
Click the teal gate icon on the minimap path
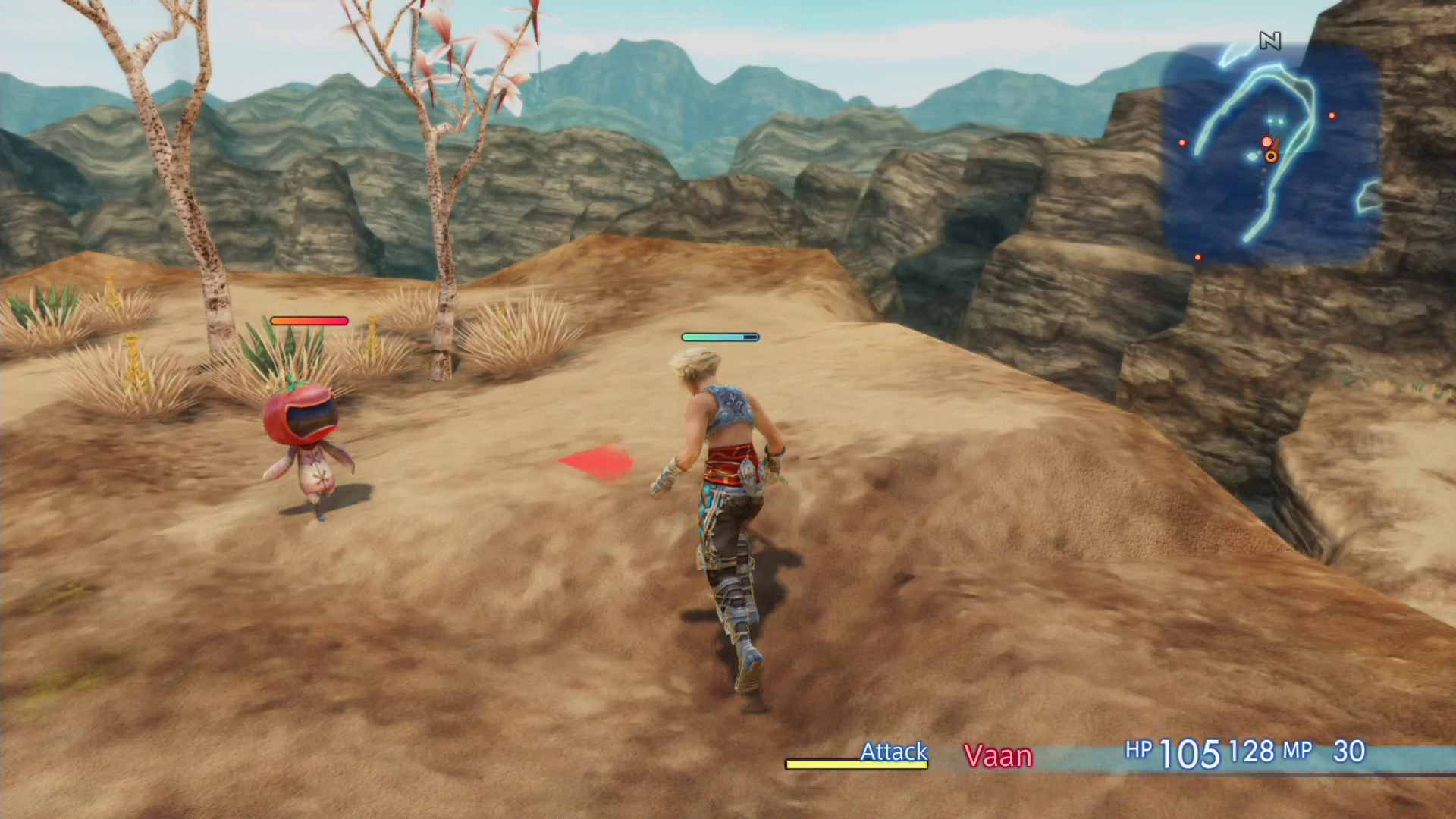[1275, 121]
